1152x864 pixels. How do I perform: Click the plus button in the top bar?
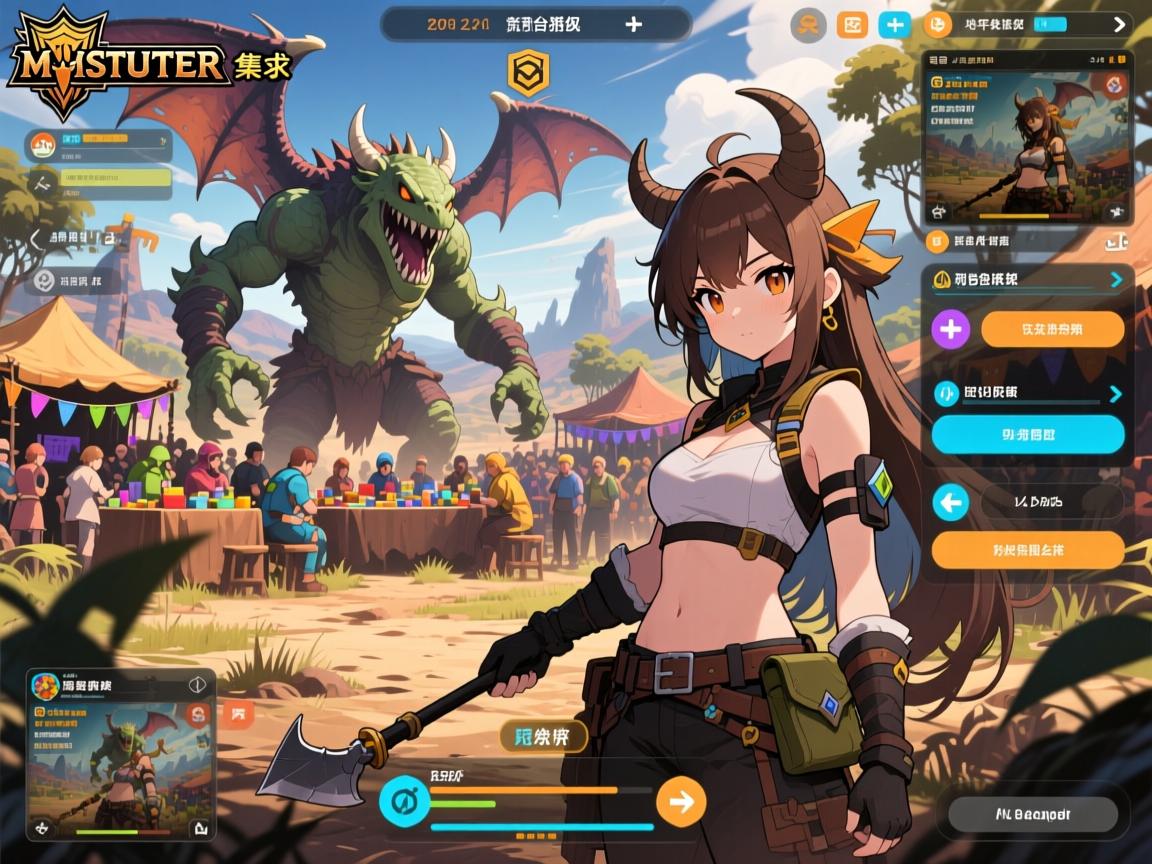[x=633, y=24]
